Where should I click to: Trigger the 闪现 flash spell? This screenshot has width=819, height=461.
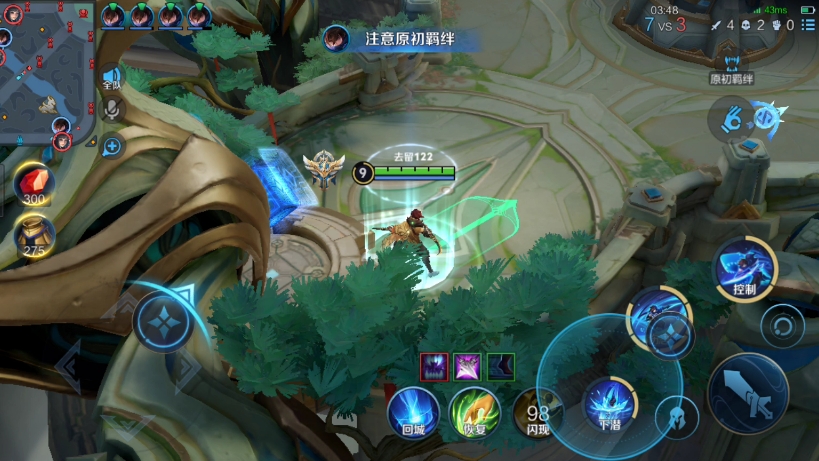click(x=537, y=412)
